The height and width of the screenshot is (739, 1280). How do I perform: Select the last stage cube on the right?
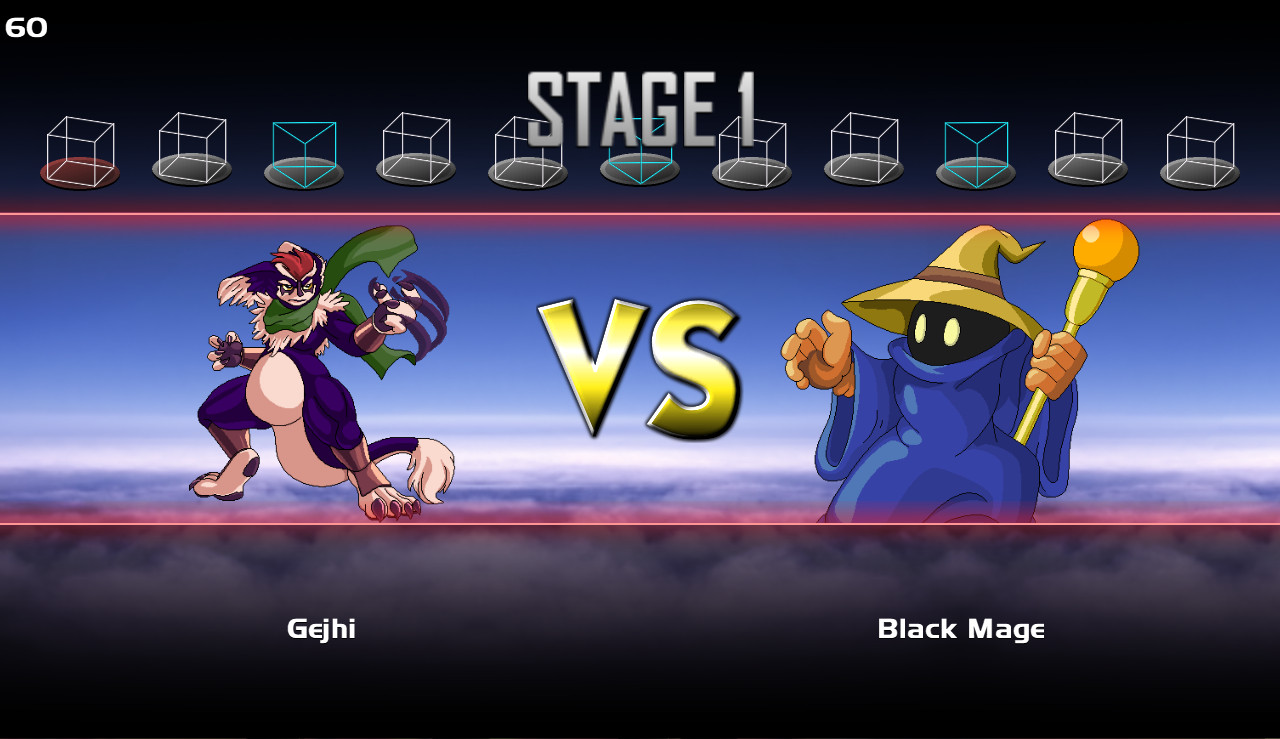click(x=1199, y=145)
